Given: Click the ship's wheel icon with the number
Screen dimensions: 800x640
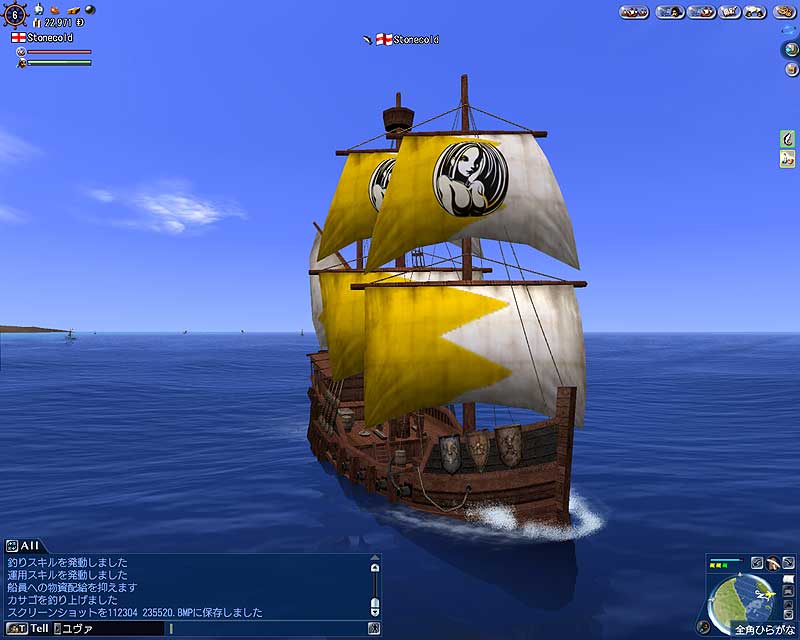Looking at the screenshot, I should 15,16.
